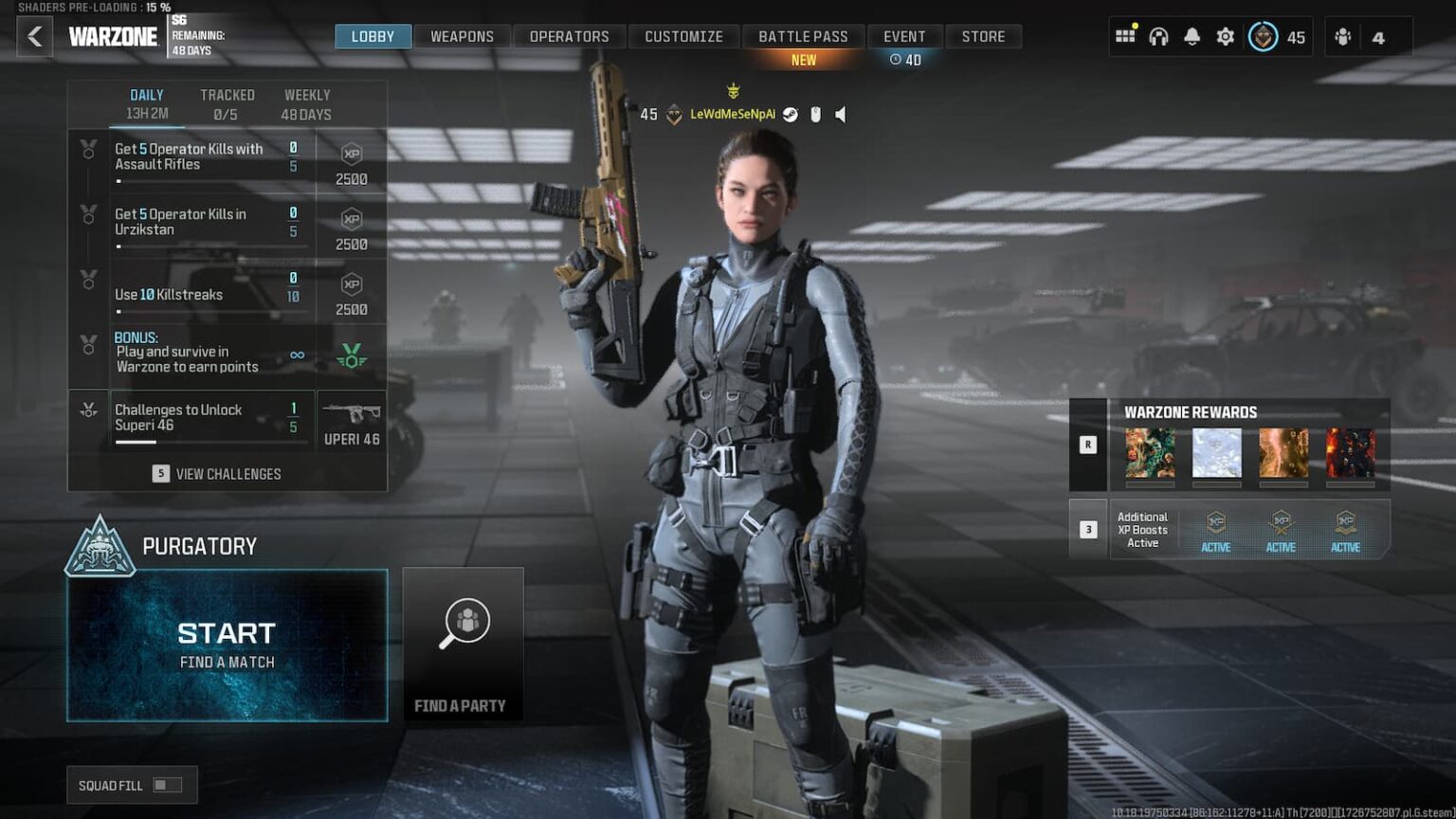Viewport: 1456px width, 819px height.
Task: Click the first Warzone Rewards map thumbnail
Action: 1150,453
